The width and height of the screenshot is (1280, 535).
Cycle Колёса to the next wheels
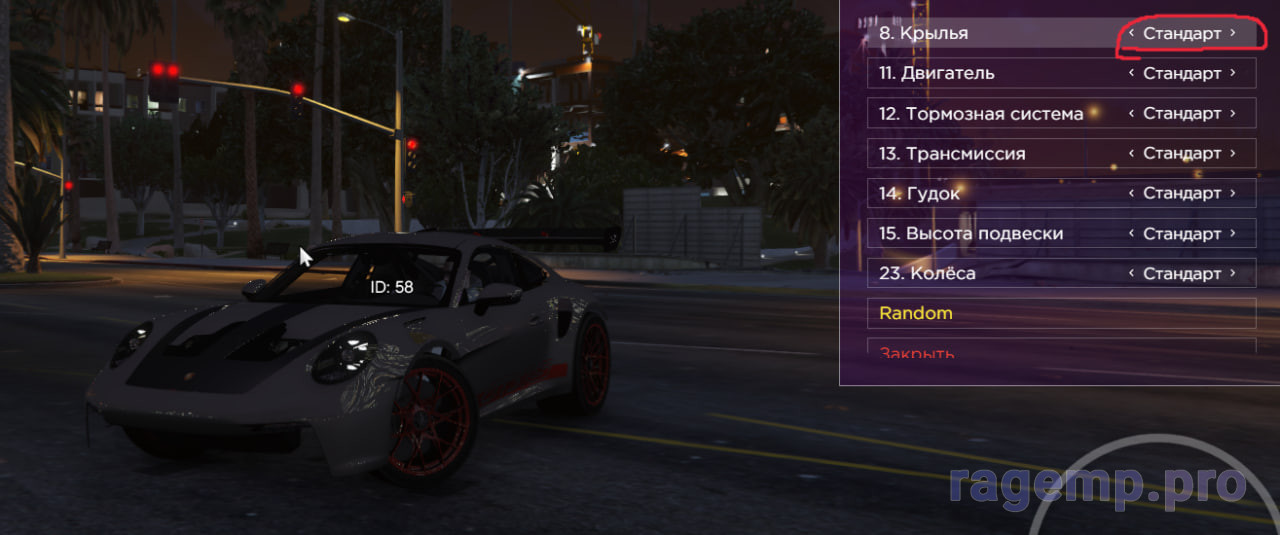(x=1233, y=273)
